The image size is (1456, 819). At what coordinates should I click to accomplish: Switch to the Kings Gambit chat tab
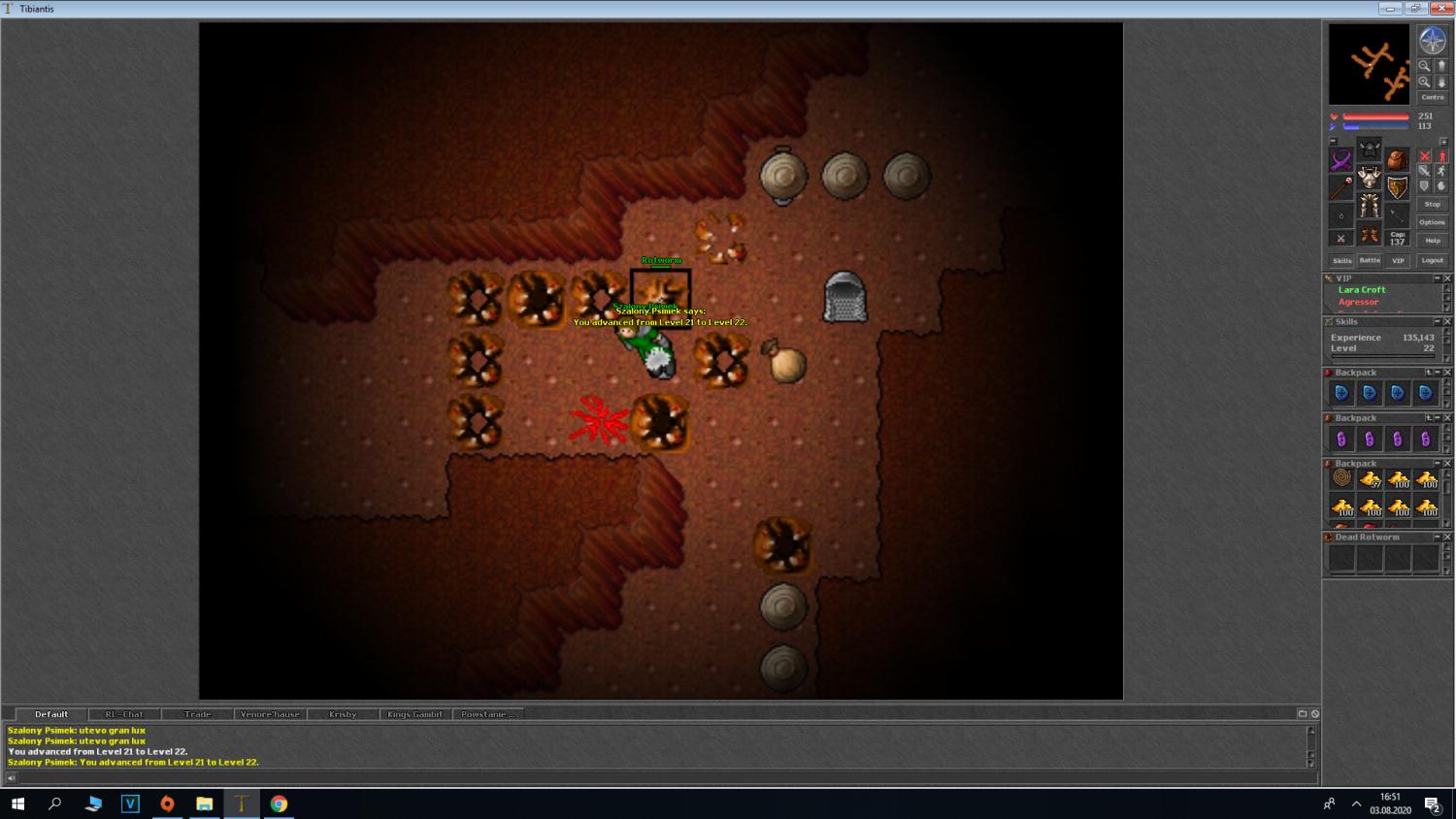(414, 714)
